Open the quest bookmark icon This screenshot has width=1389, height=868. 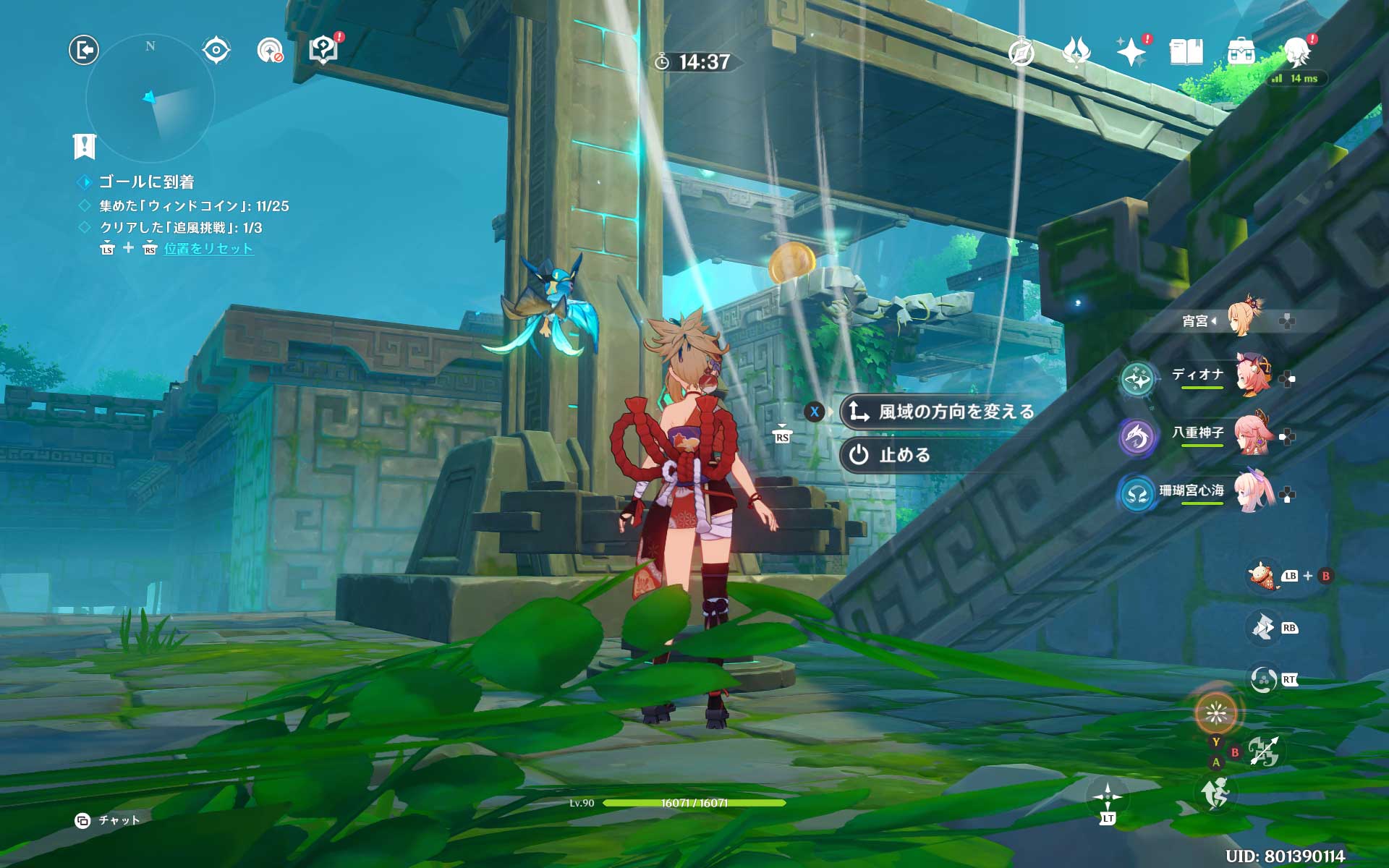click(x=85, y=146)
